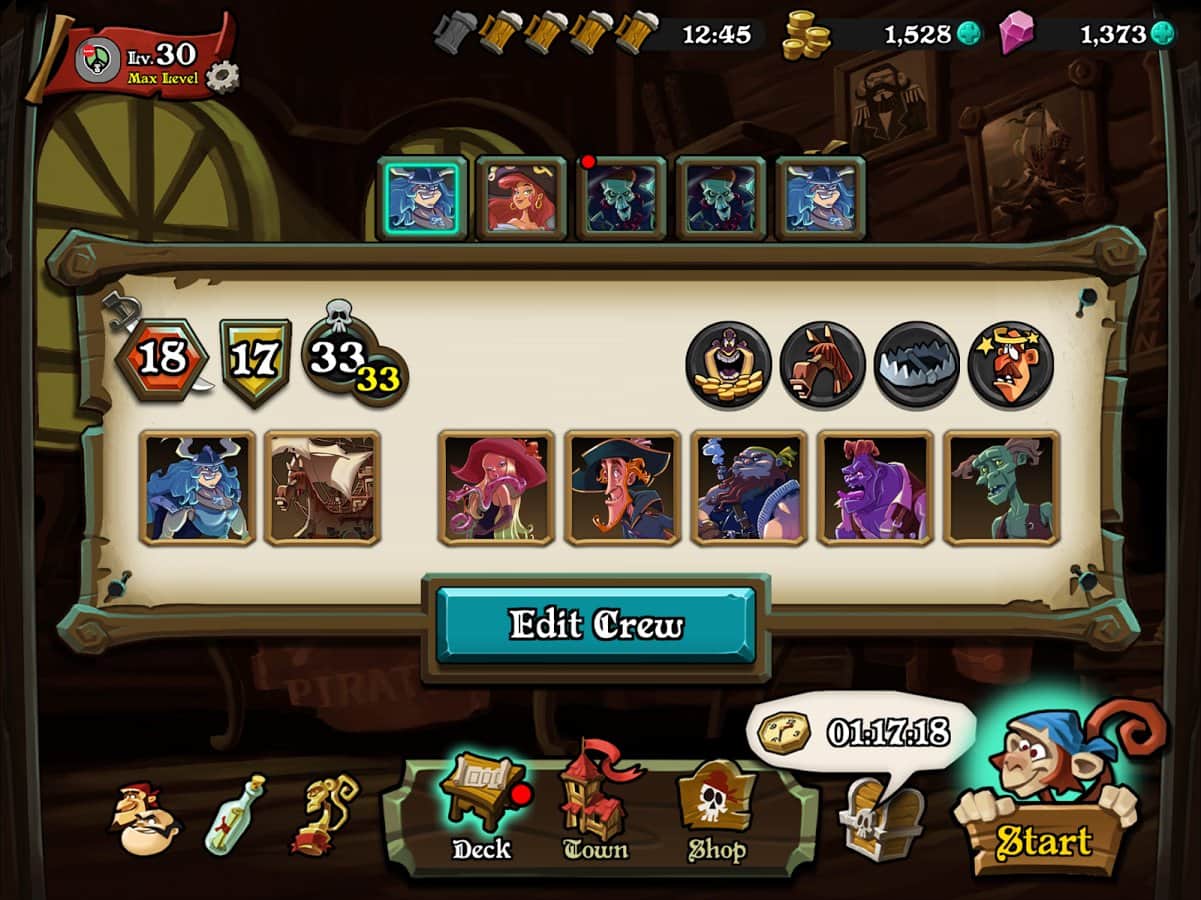Select the ship card in the crew
The image size is (1201, 900).
[322, 488]
